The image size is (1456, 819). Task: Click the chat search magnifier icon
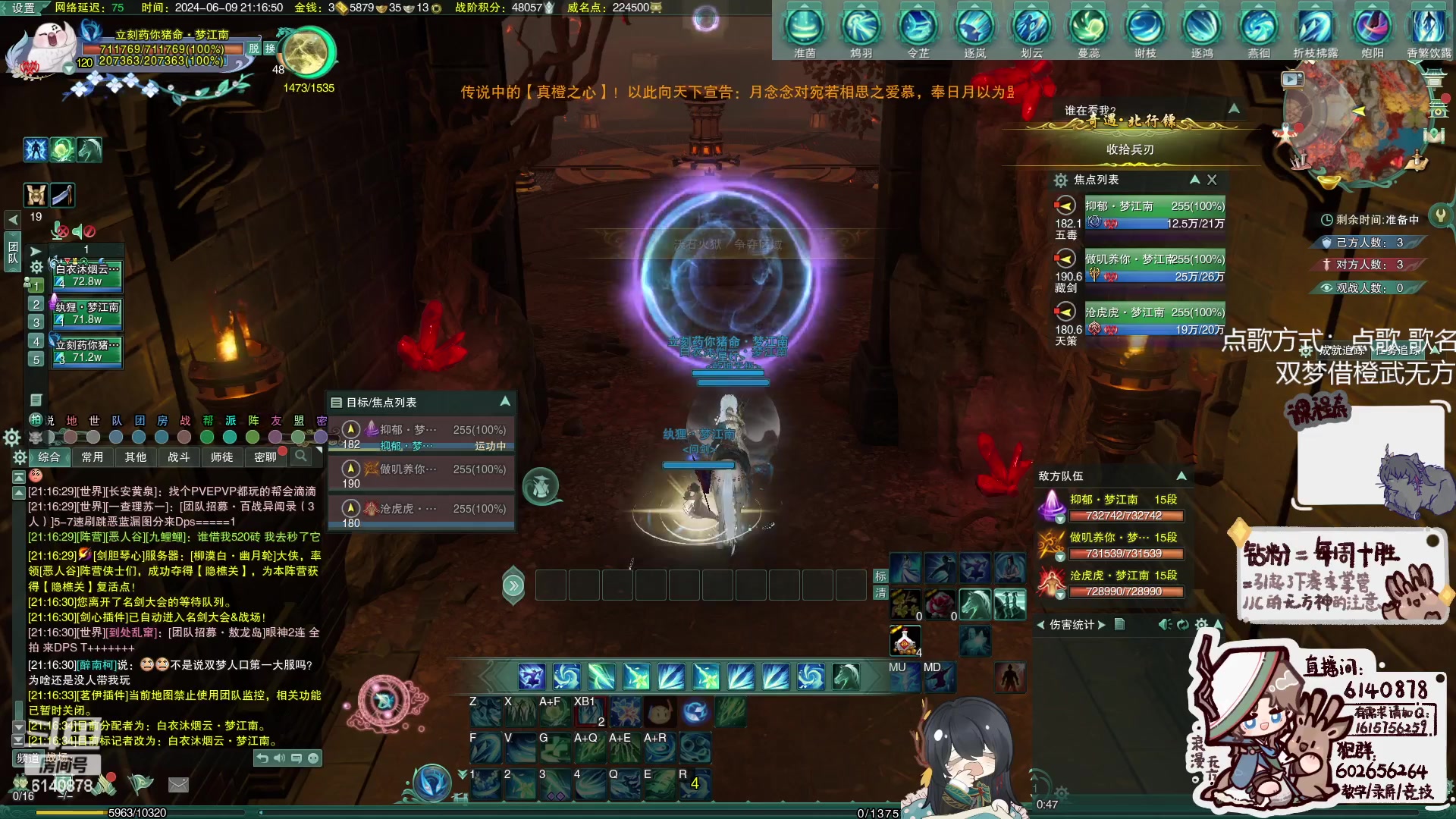(301, 456)
